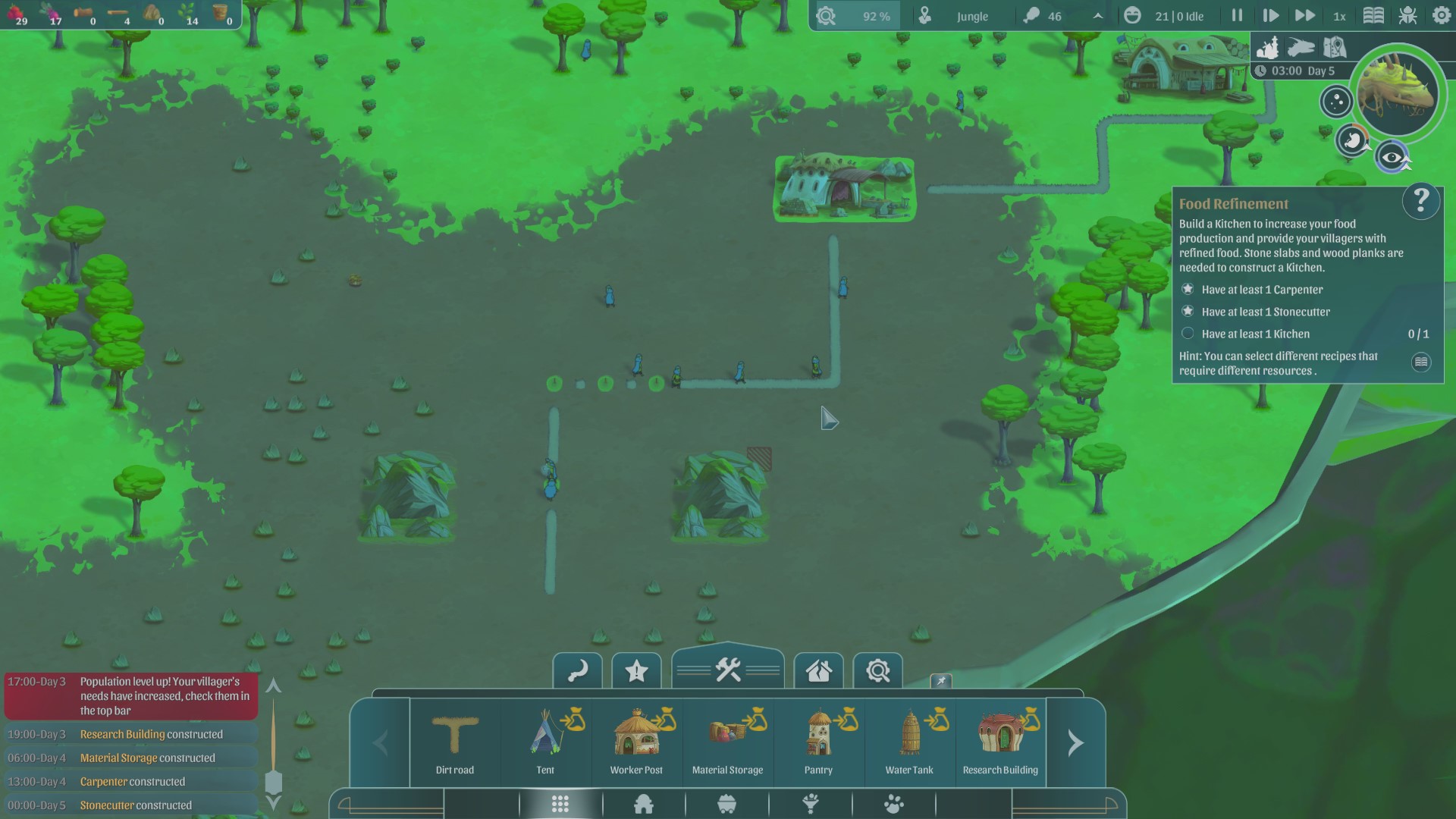Pick the Worker Post building
The height and width of the screenshot is (819, 1456).
point(637,742)
